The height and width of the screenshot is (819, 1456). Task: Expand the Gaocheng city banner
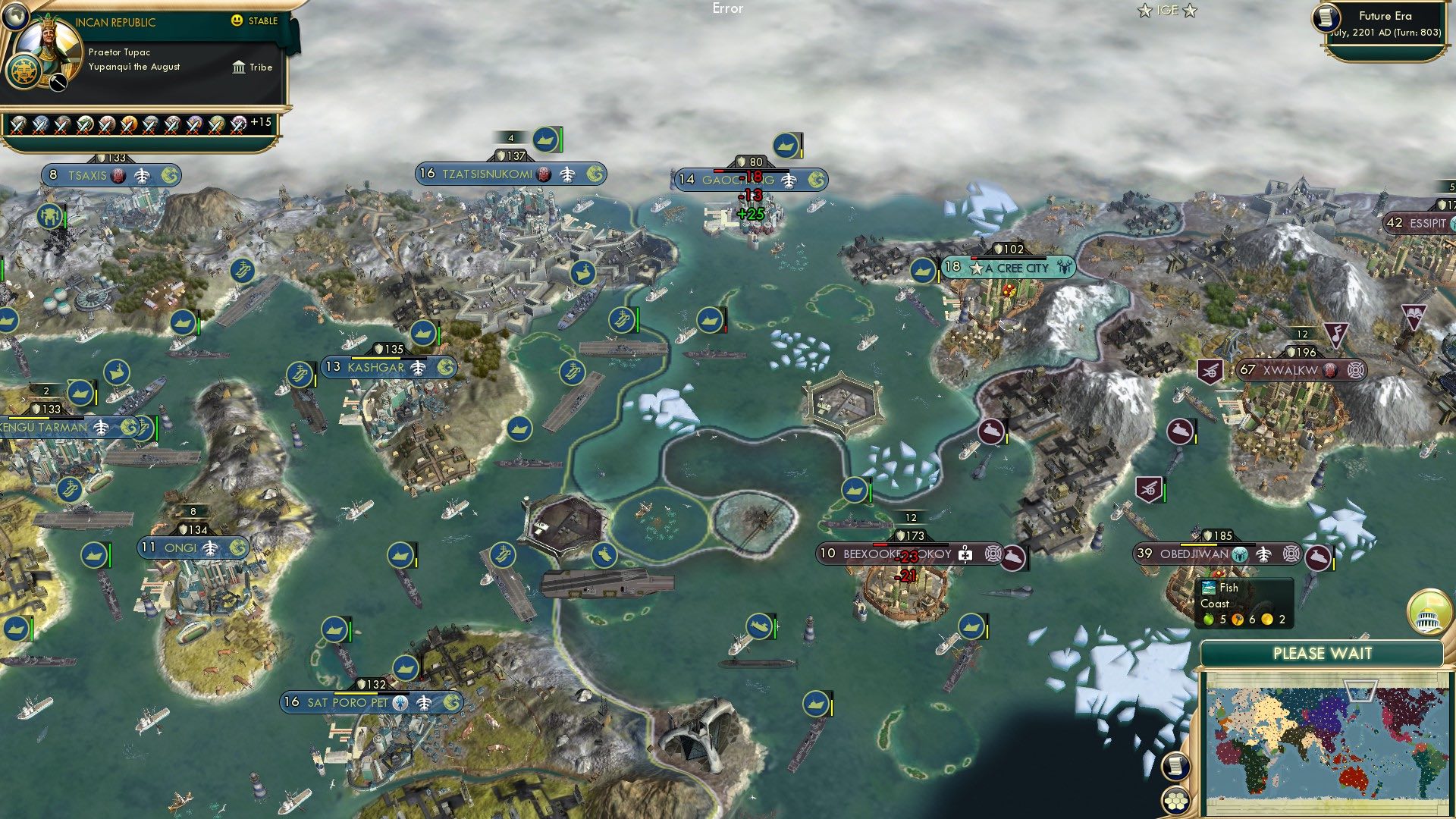(751, 180)
